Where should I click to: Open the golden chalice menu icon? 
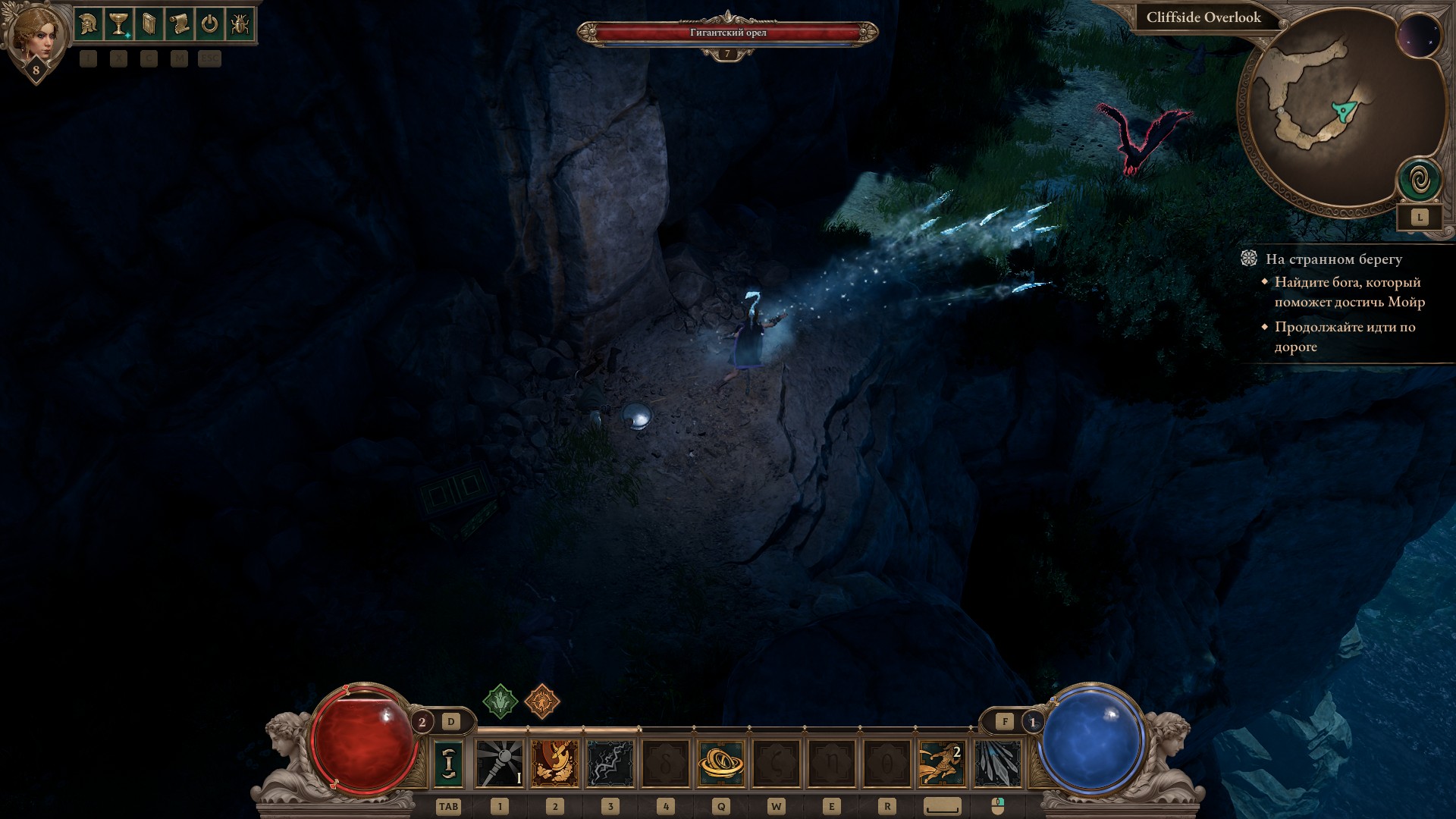click(x=118, y=25)
